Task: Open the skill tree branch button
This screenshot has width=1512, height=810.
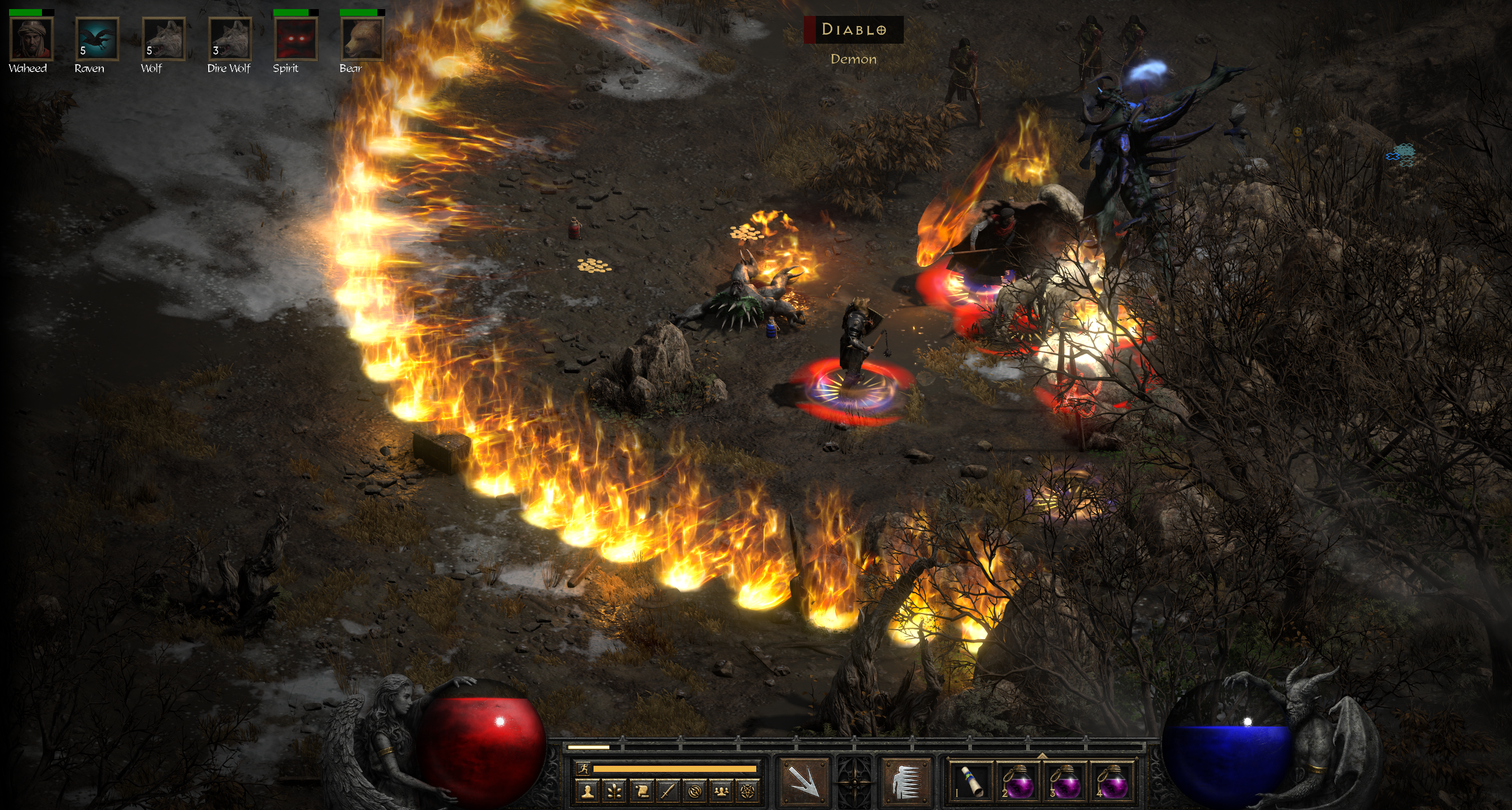Action: [x=614, y=792]
